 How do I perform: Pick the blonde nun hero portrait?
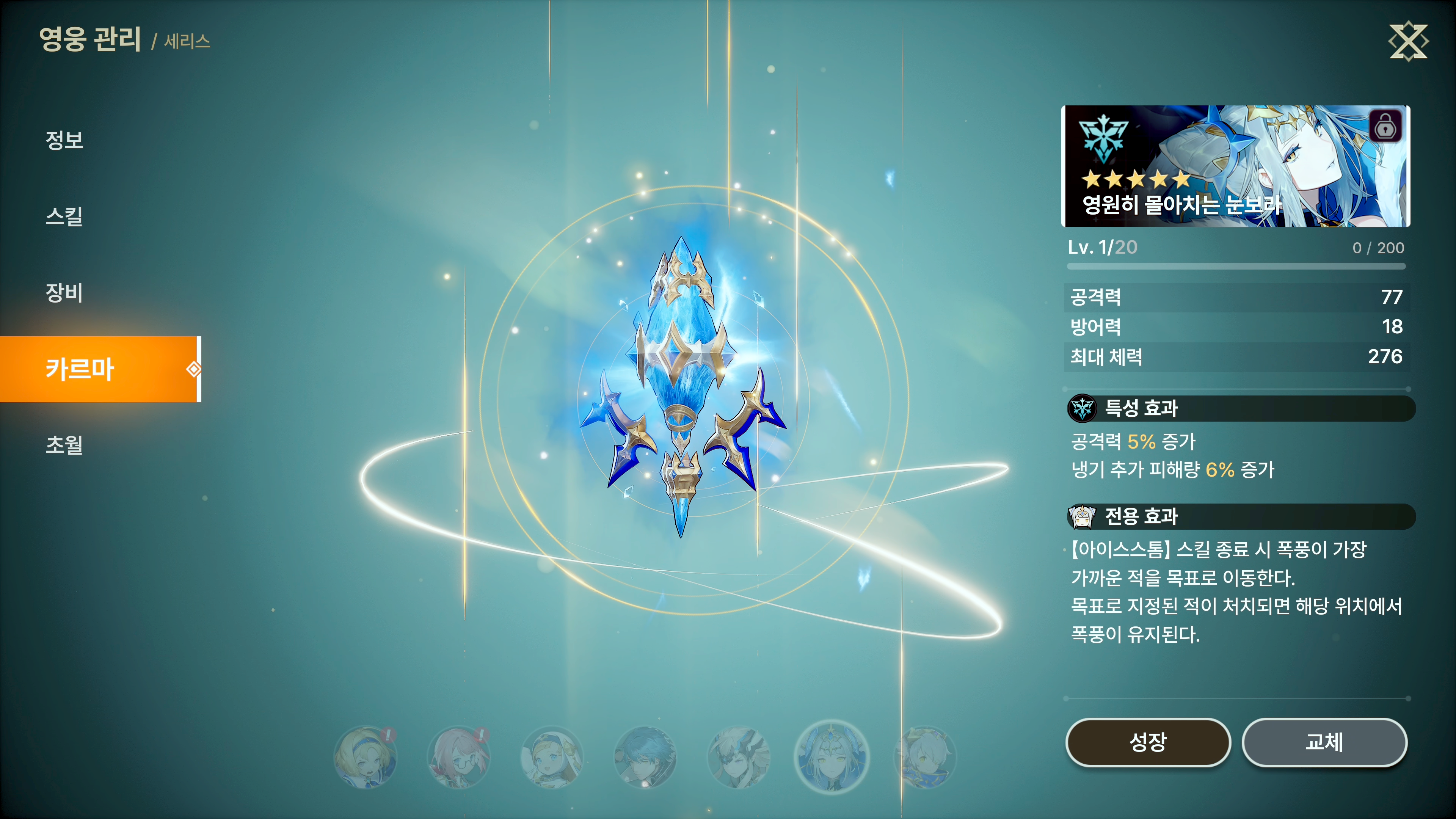(552, 758)
